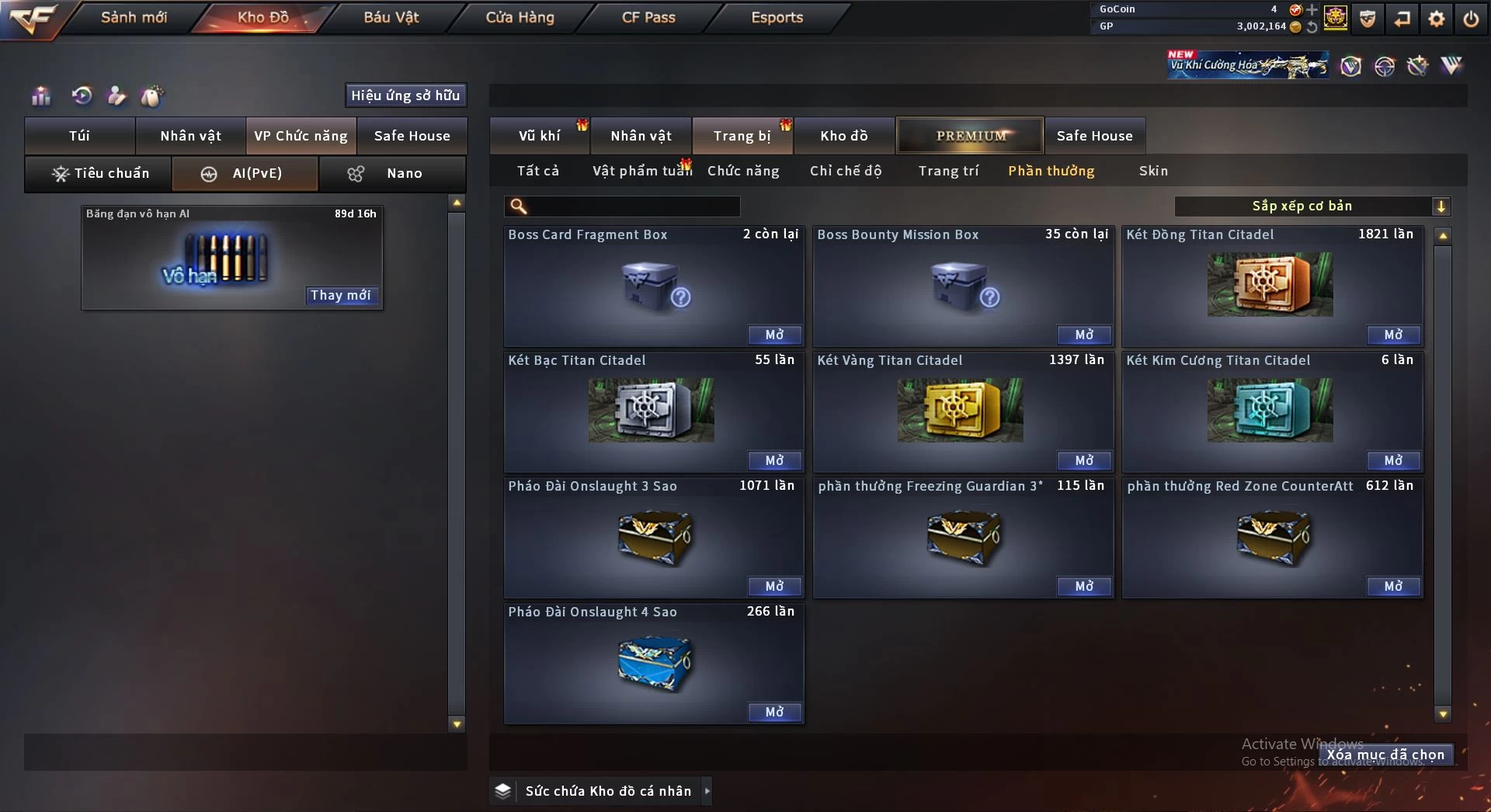
Task: Go to the Sảnh mới lobby tab
Action: pyautogui.click(x=134, y=17)
